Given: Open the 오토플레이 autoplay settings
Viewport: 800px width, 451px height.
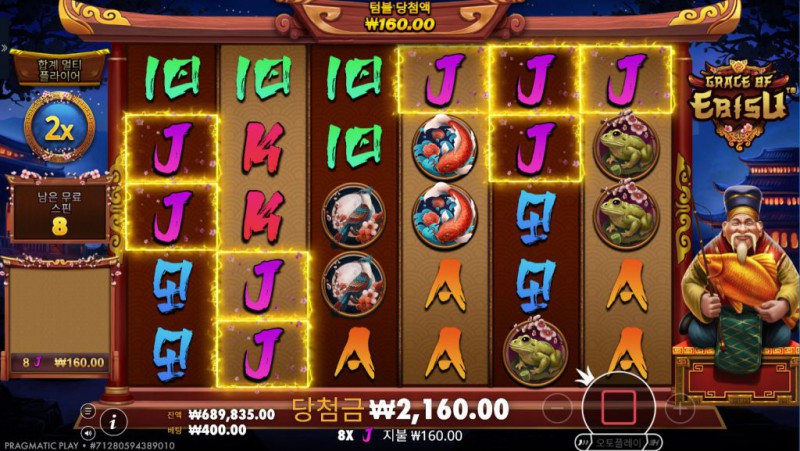Looking at the screenshot, I should [x=620, y=441].
